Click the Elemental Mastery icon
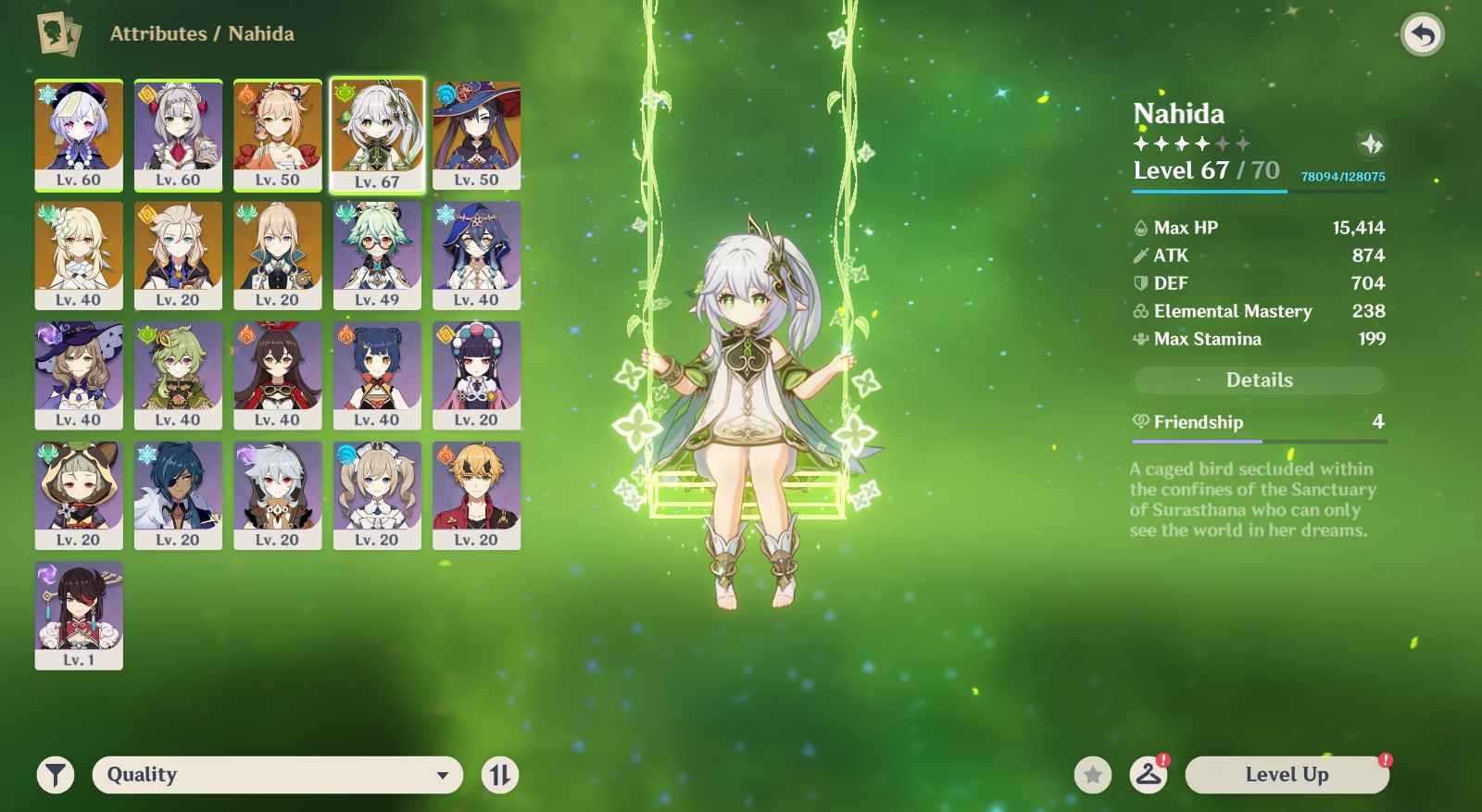The image size is (1482, 812). tap(1140, 311)
